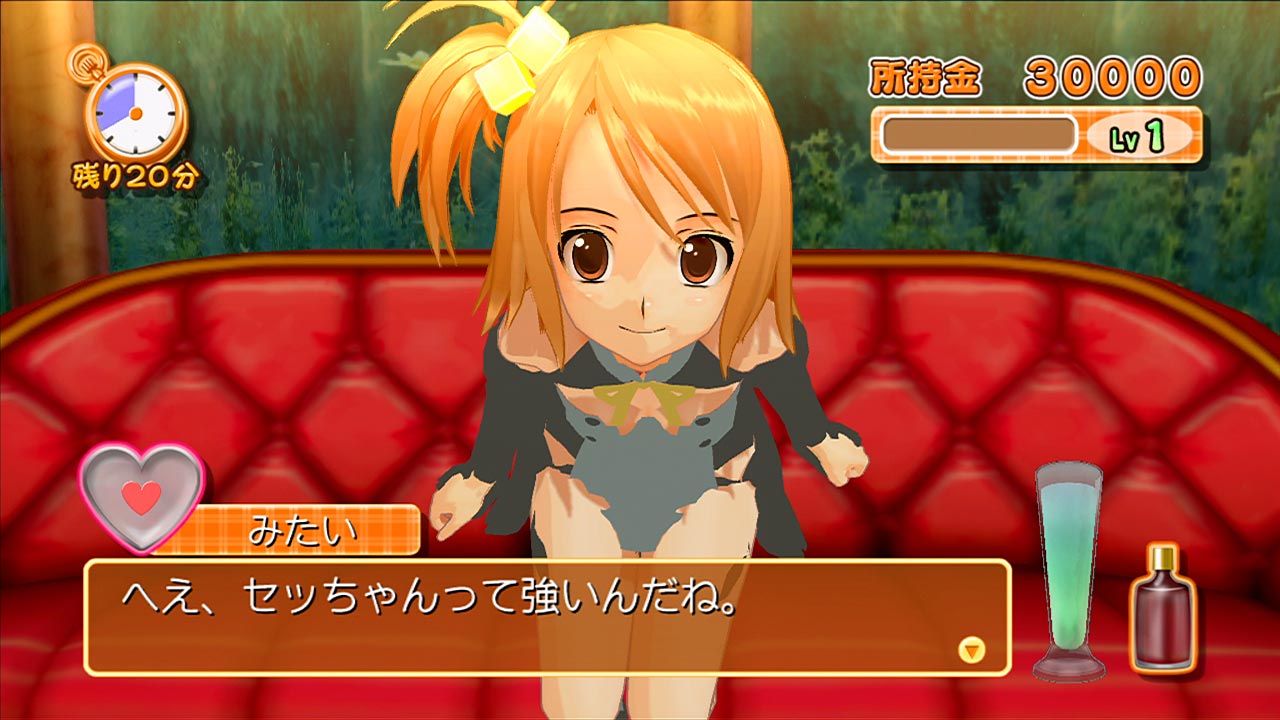The image size is (1280, 720).
Task: Click the heart affection icon
Action: (142, 496)
